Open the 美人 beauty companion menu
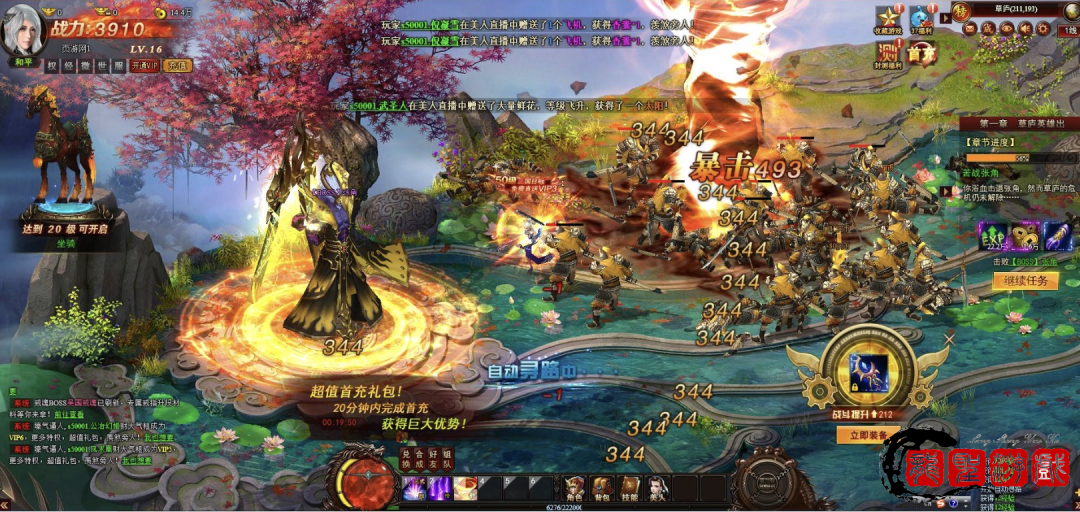1080x512 pixels. 657,487
